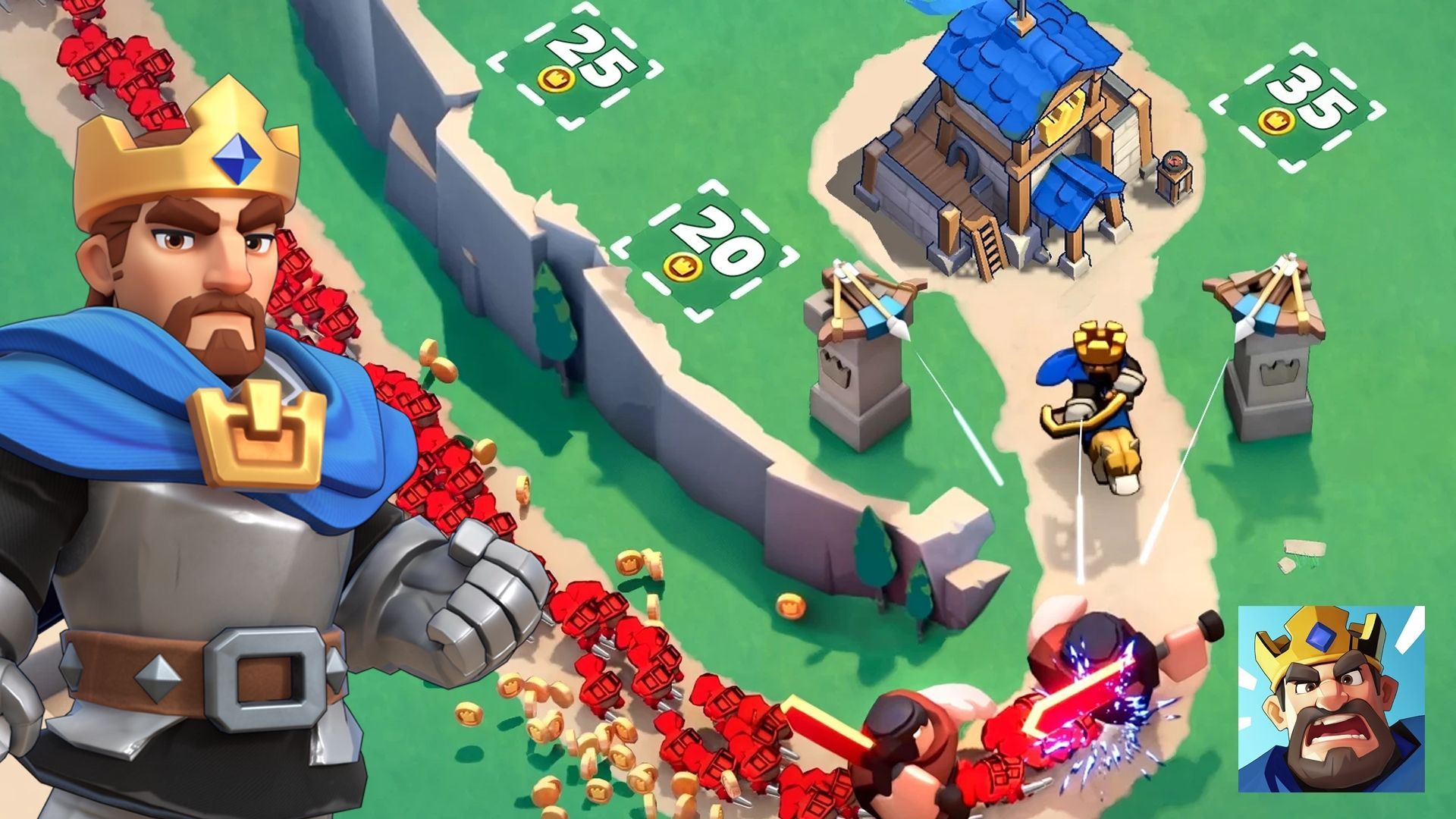Viewport: 1456px width, 819px height.
Task: Click the angry king app icon
Action: point(1331,698)
